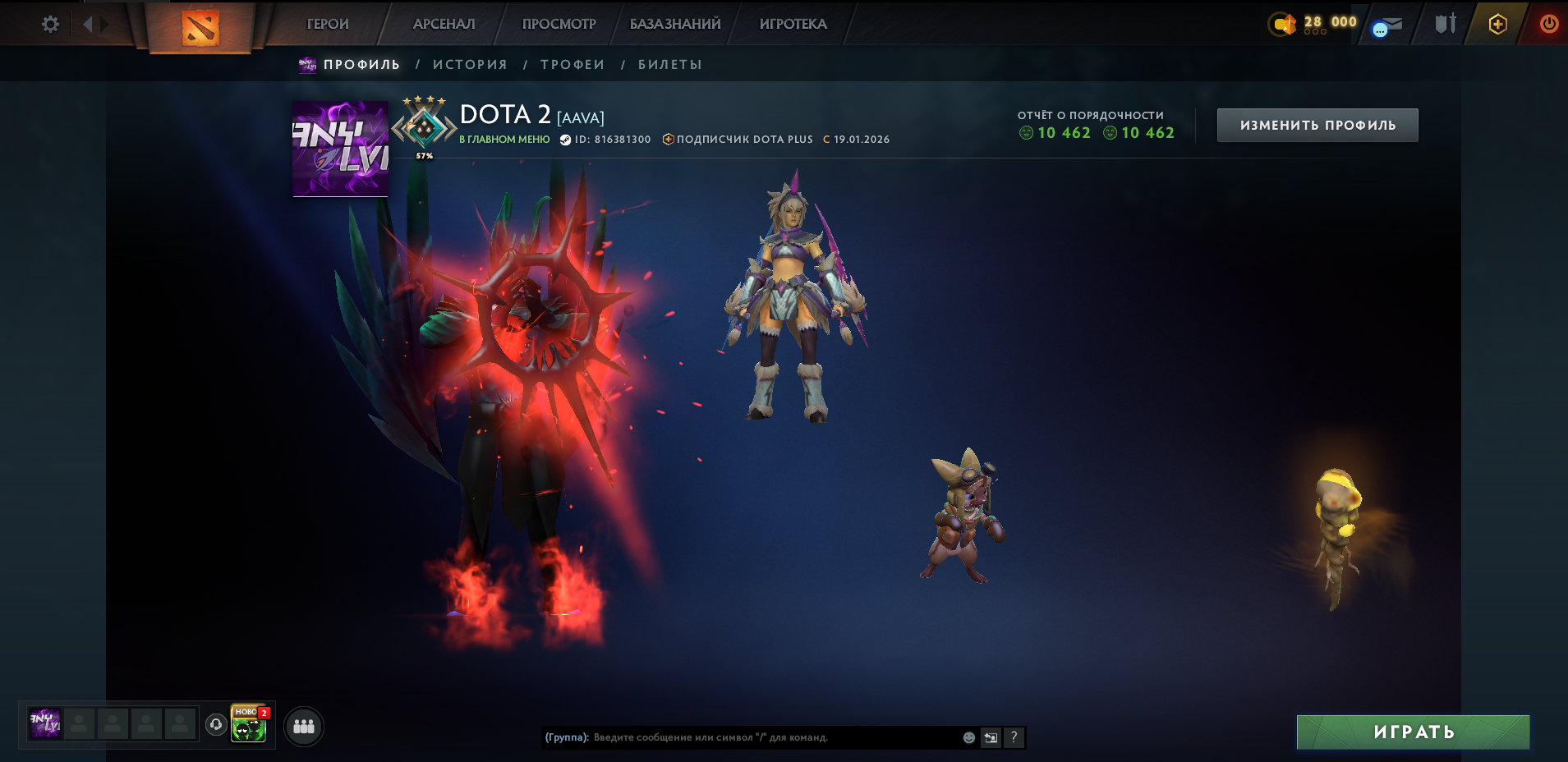Switch to the ИСТОРИЯ tab
Screen dimensions: 1568x762
pos(470,63)
